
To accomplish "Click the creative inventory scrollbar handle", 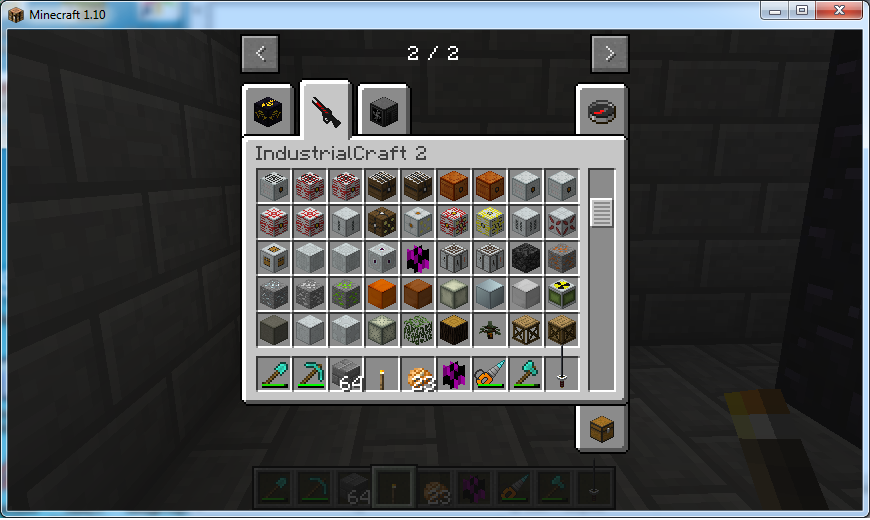I will pyautogui.click(x=601, y=212).
